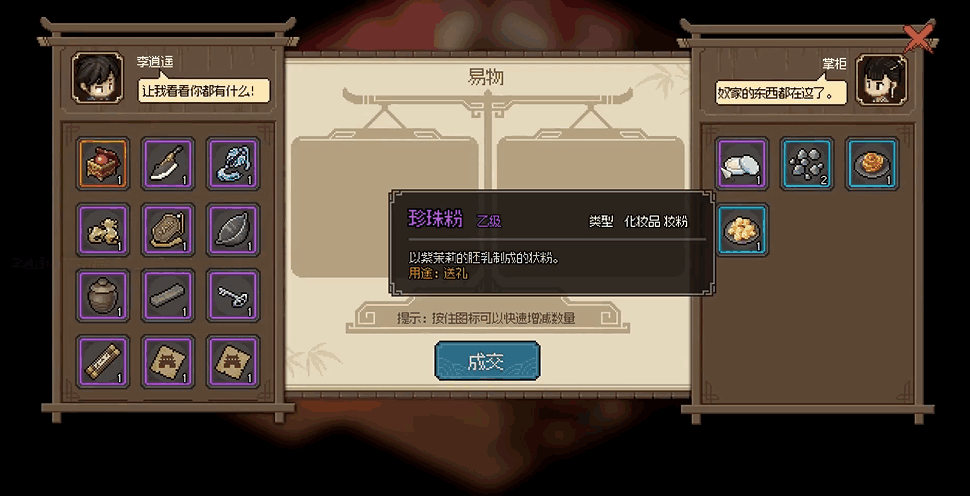Select the yellow ginger root item
This screenshot has width=970, height=496.
tap(103, 229)
